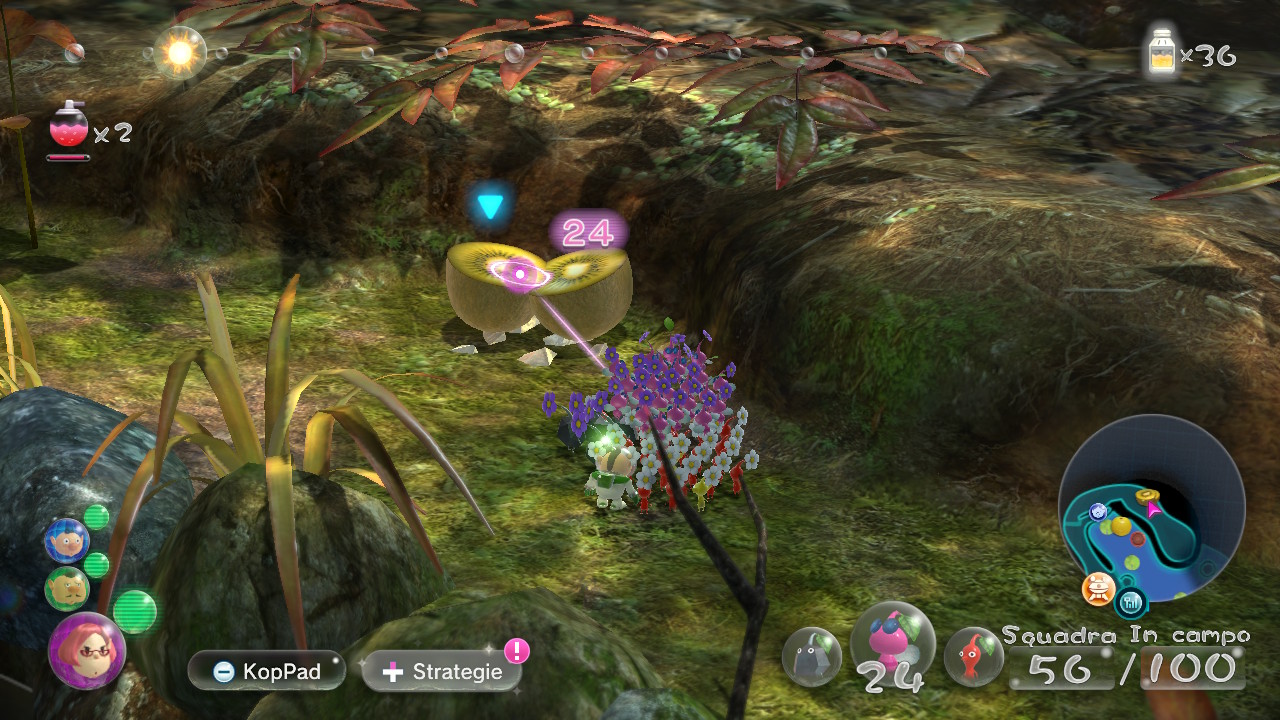The width and height of the screenshot is (1280, 720).
Task: Click the orange icon below the minimap
Action: [1098, 589]
